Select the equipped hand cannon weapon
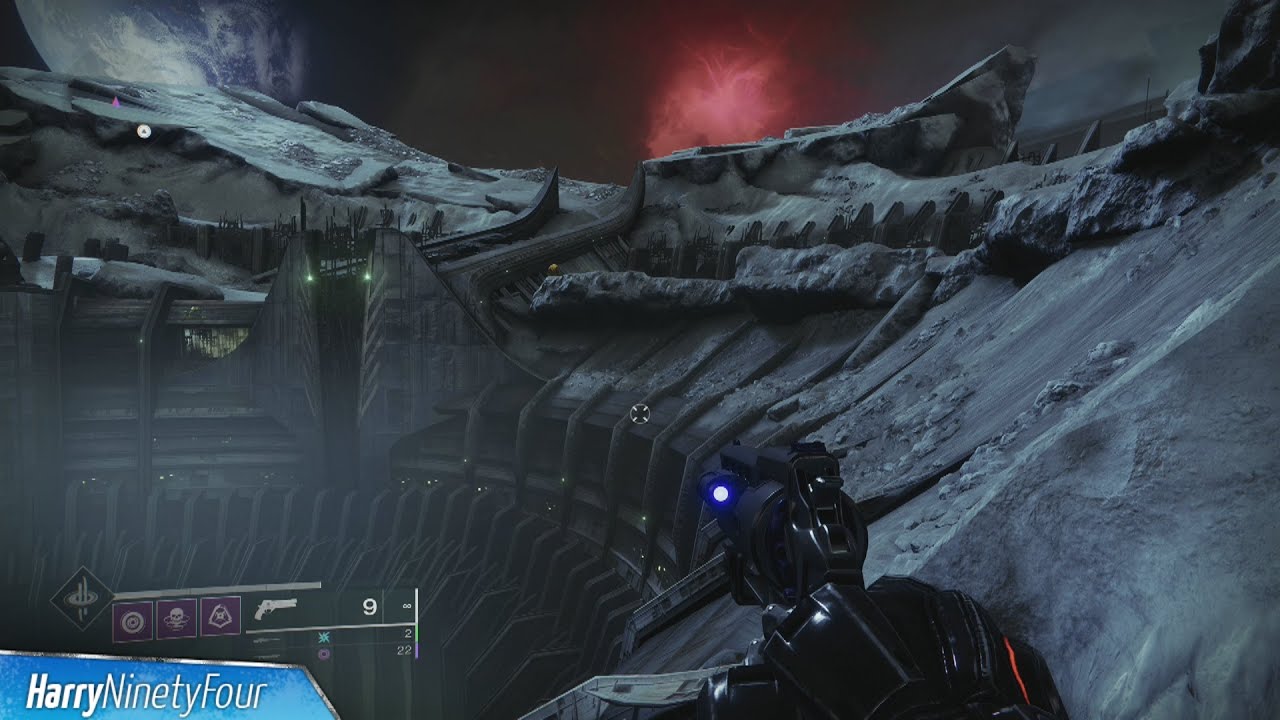The image size is (1280, 720). point(276,608)
